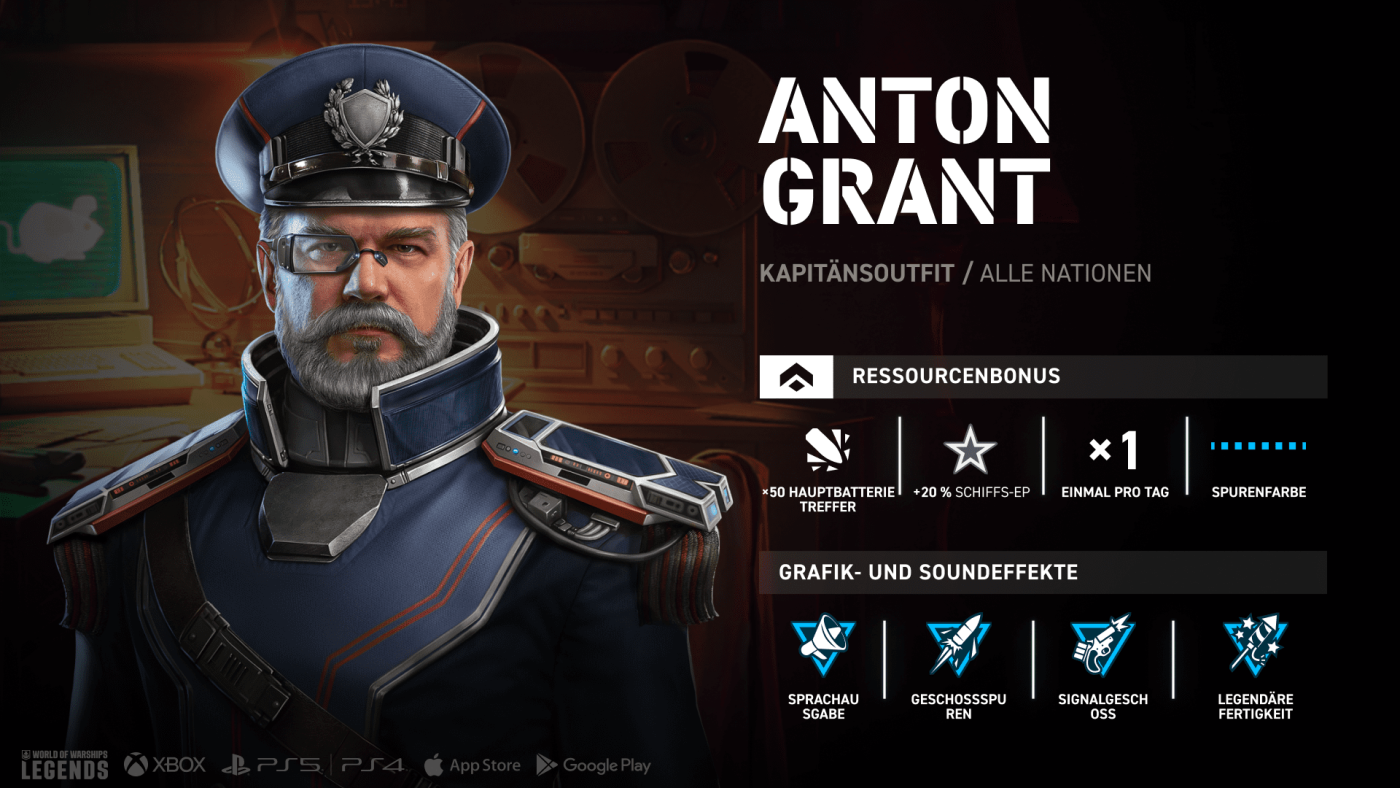This screenshot has height=788, width=1400.
Task: Choose the Geschossspuren rocket icon
Action: [x=957, y=645]
